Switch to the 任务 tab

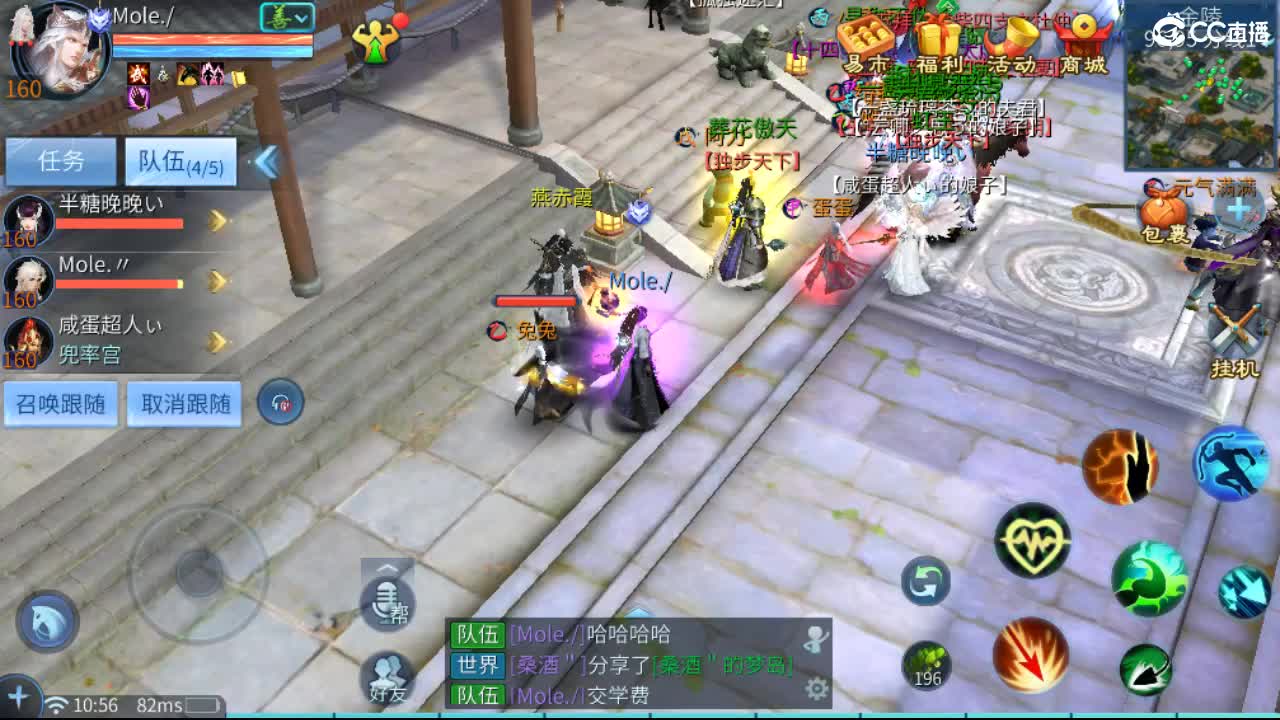(61, 161)
